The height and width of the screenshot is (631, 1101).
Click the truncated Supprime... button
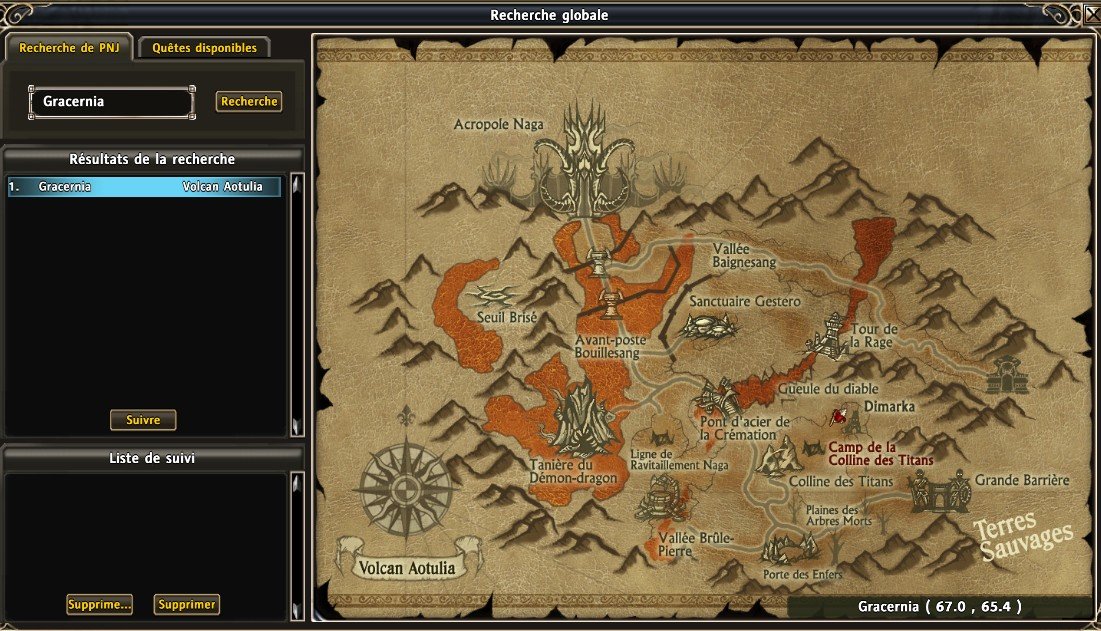pos(99,605)
